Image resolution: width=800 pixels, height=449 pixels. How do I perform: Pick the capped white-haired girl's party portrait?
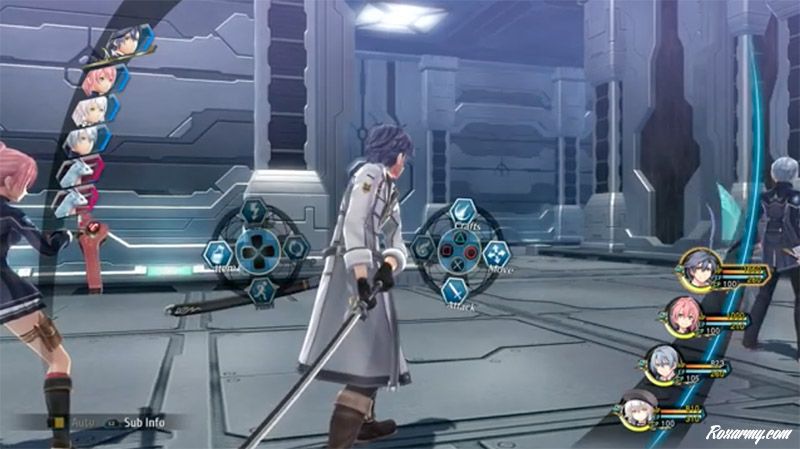click(x=638, y=410)
